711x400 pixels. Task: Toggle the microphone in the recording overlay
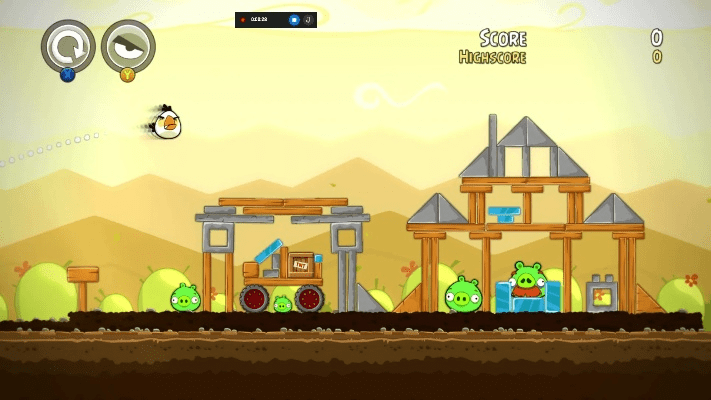(308, 19)
